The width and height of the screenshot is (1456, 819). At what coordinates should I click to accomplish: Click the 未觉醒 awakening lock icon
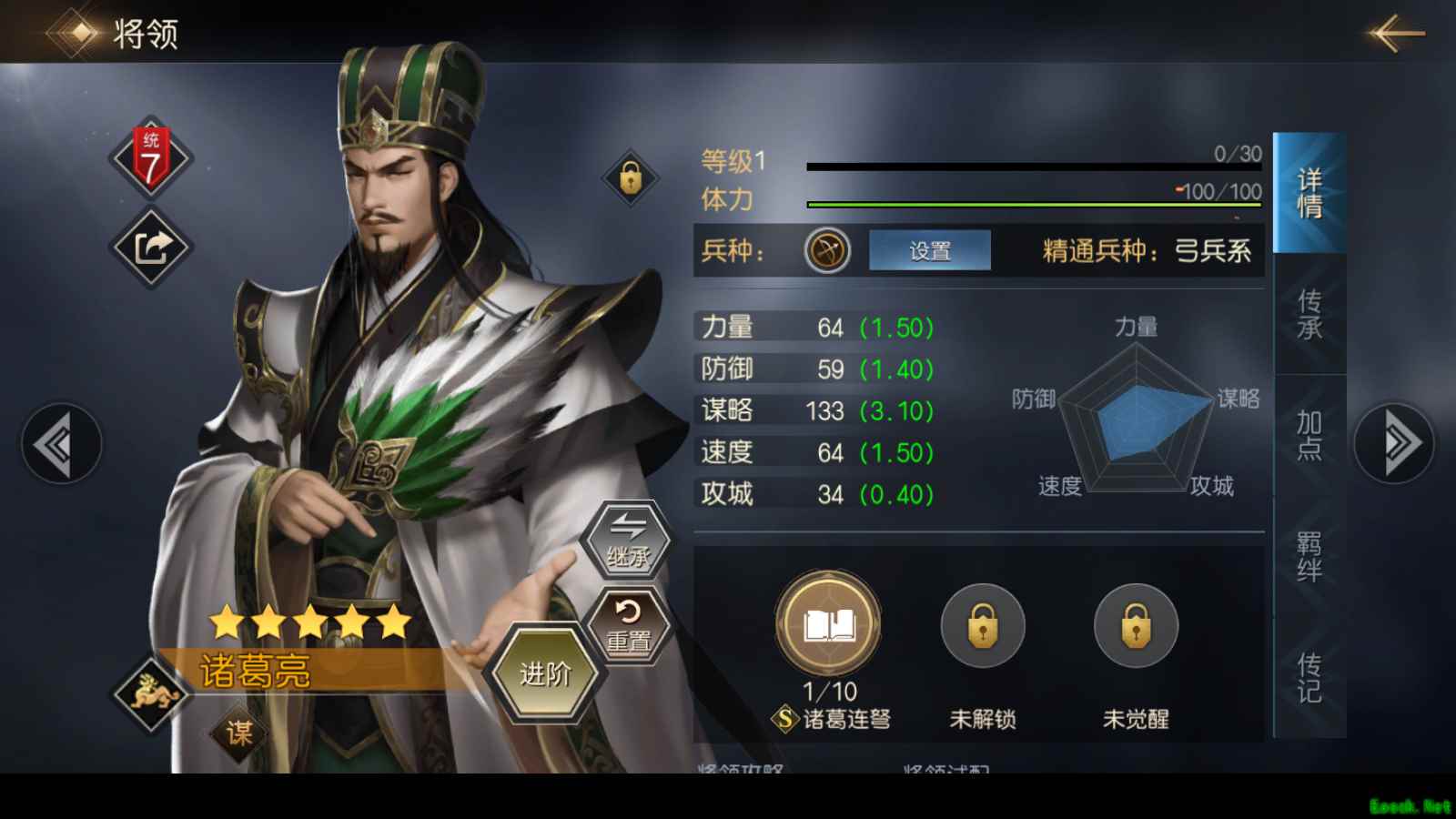tap(1134, 624)
